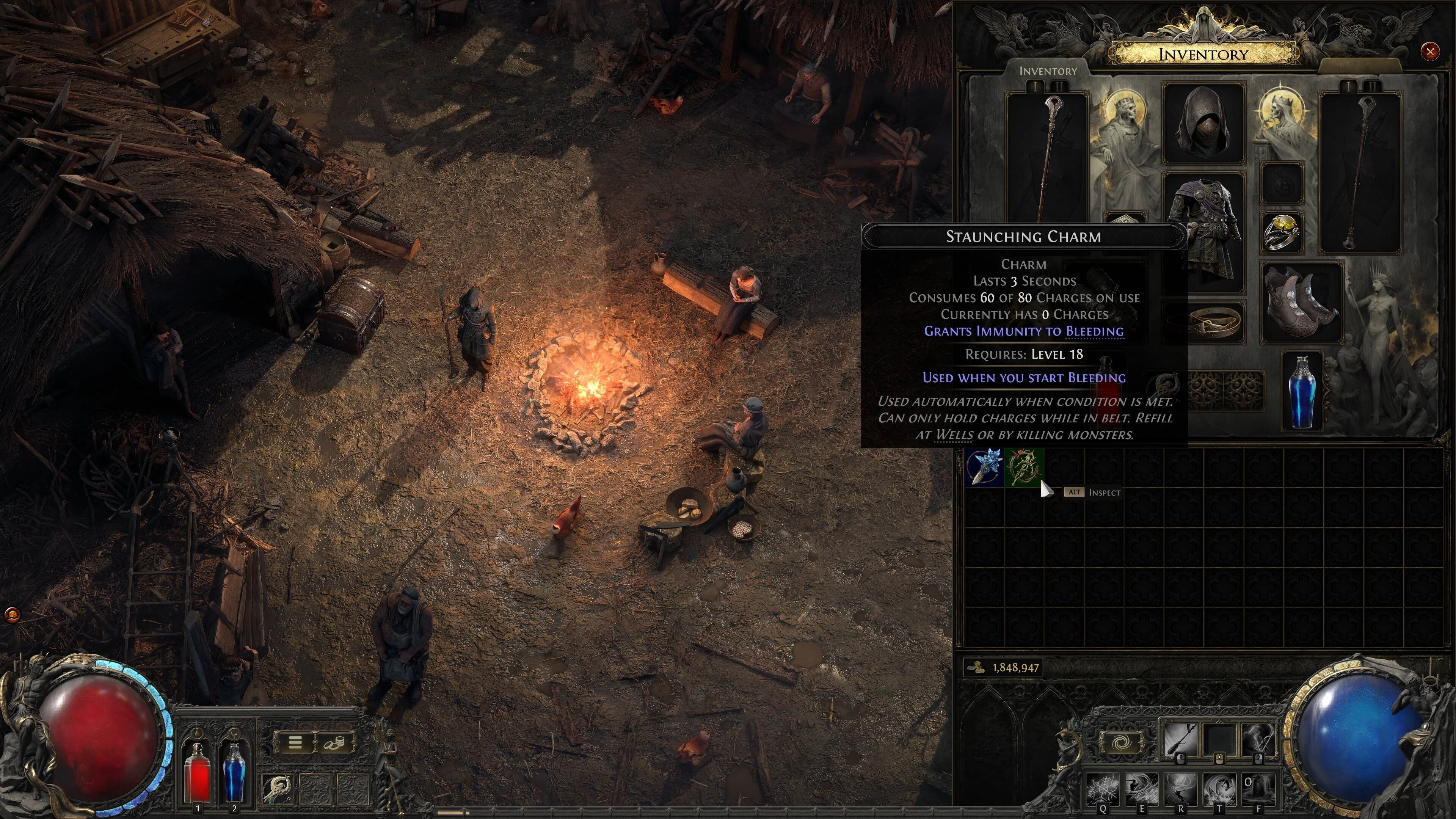The width and height of the screenshot is (1456, 819).
Task: Select the hooded helmet equipment slot
Action: (x=1203, y=122)
